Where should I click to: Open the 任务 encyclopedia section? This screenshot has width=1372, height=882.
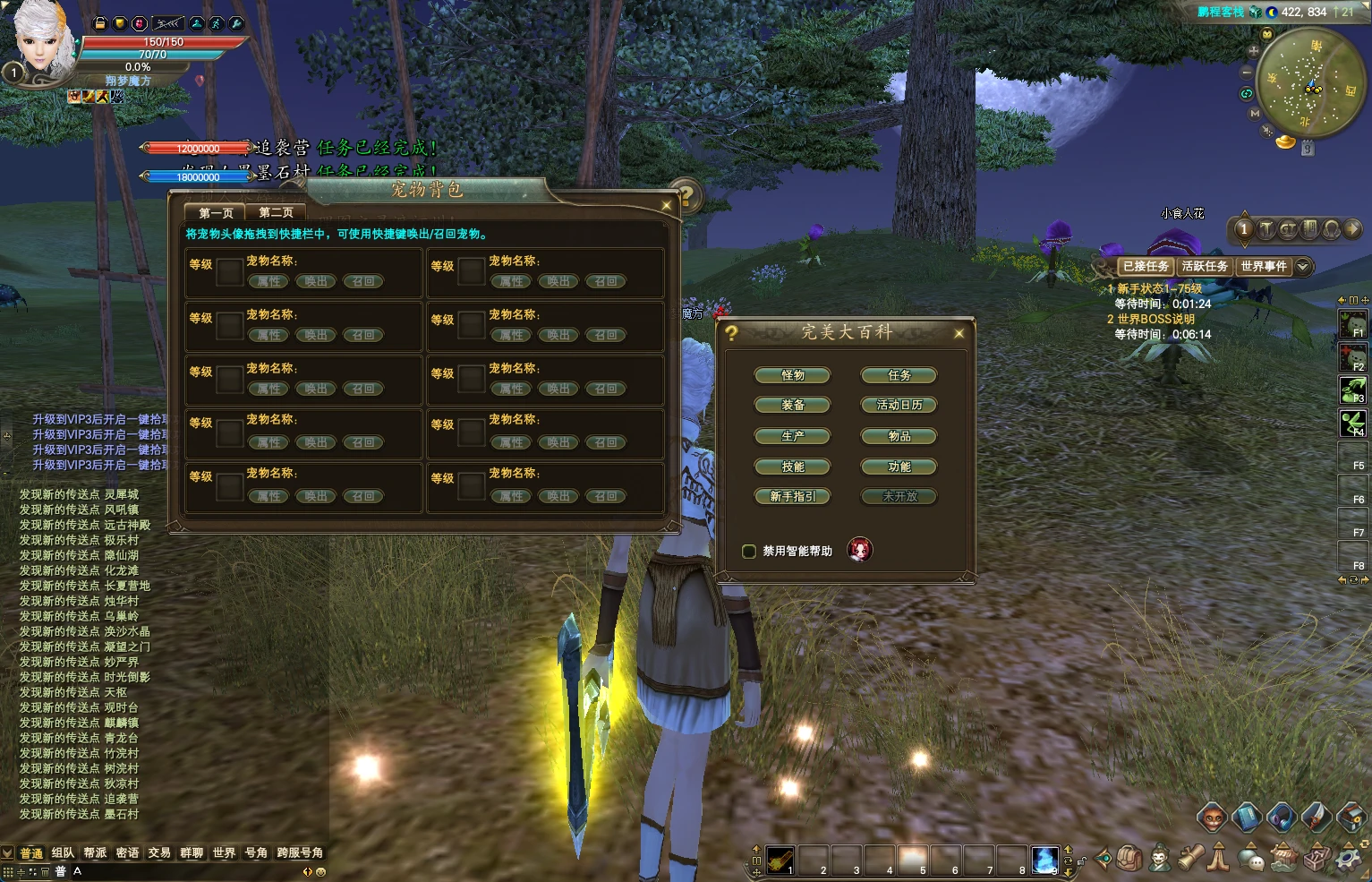tap(899, 376)
